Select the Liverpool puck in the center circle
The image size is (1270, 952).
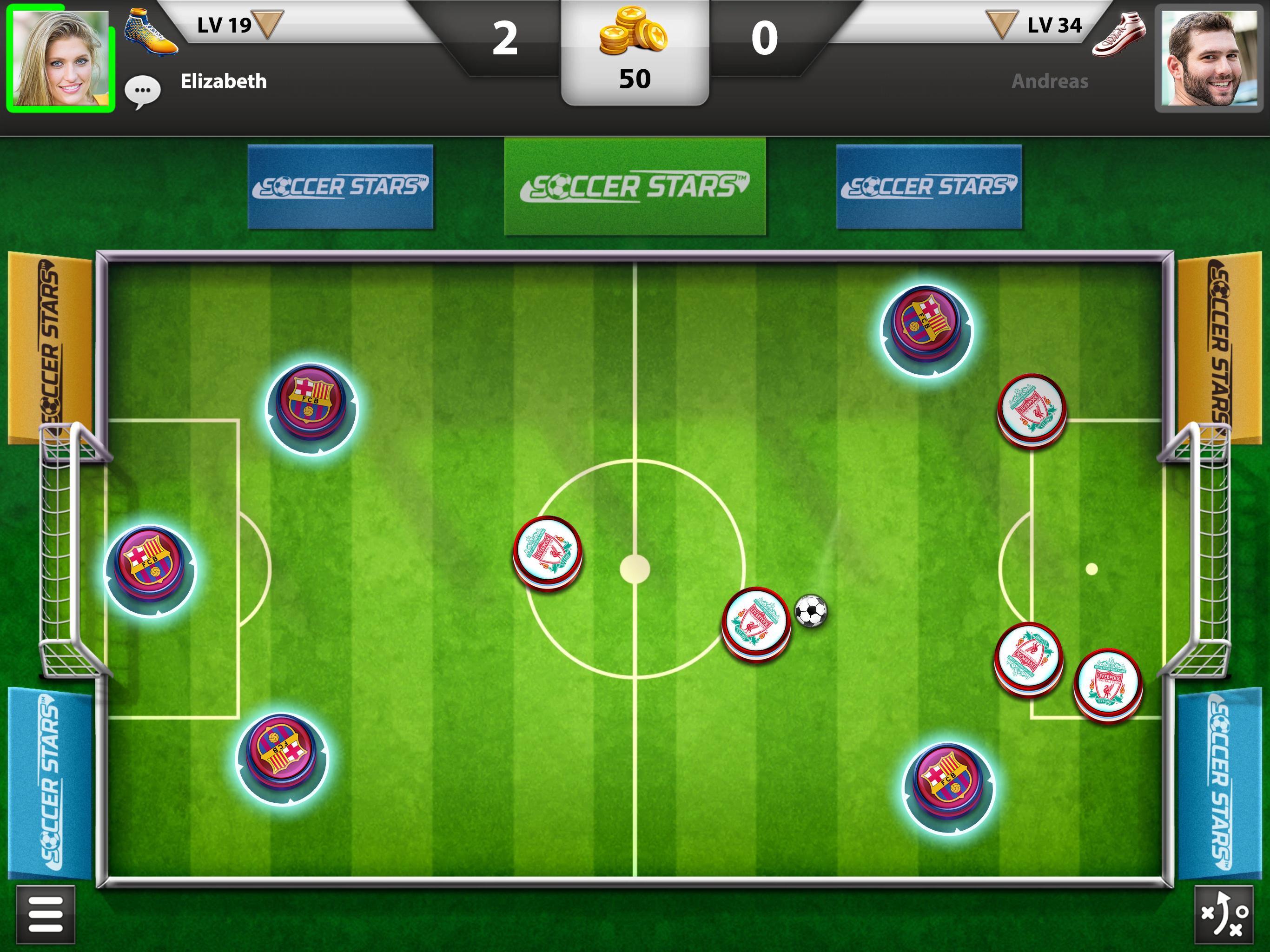[x=547, y=549]
